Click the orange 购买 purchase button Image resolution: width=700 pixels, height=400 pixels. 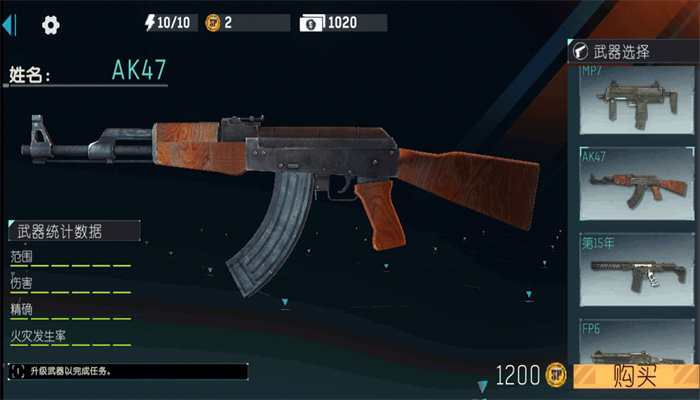(x=634, y=376)
